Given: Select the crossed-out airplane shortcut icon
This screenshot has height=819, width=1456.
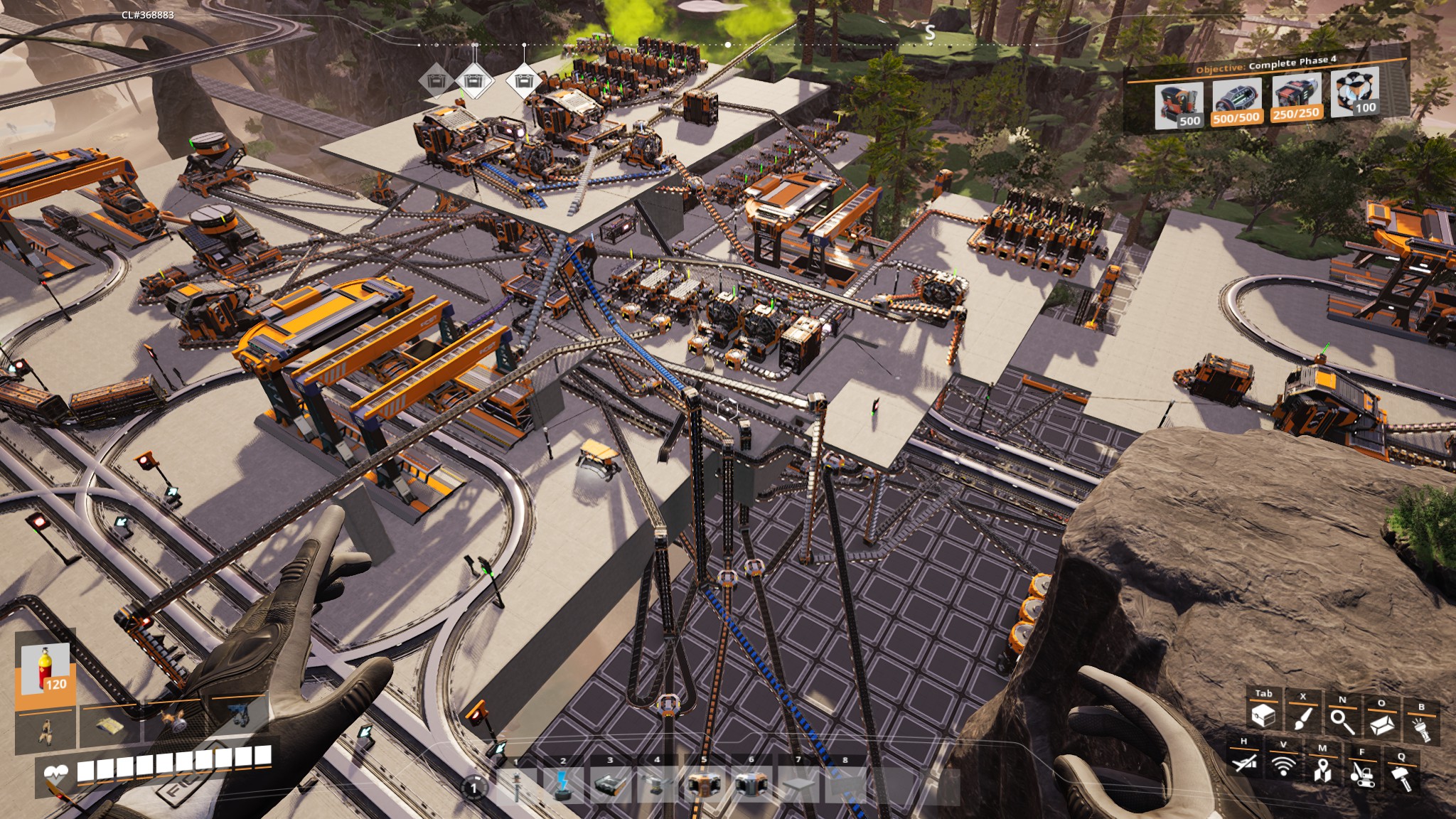Looking at the screenshot, I should click(x=1244, y=763).
